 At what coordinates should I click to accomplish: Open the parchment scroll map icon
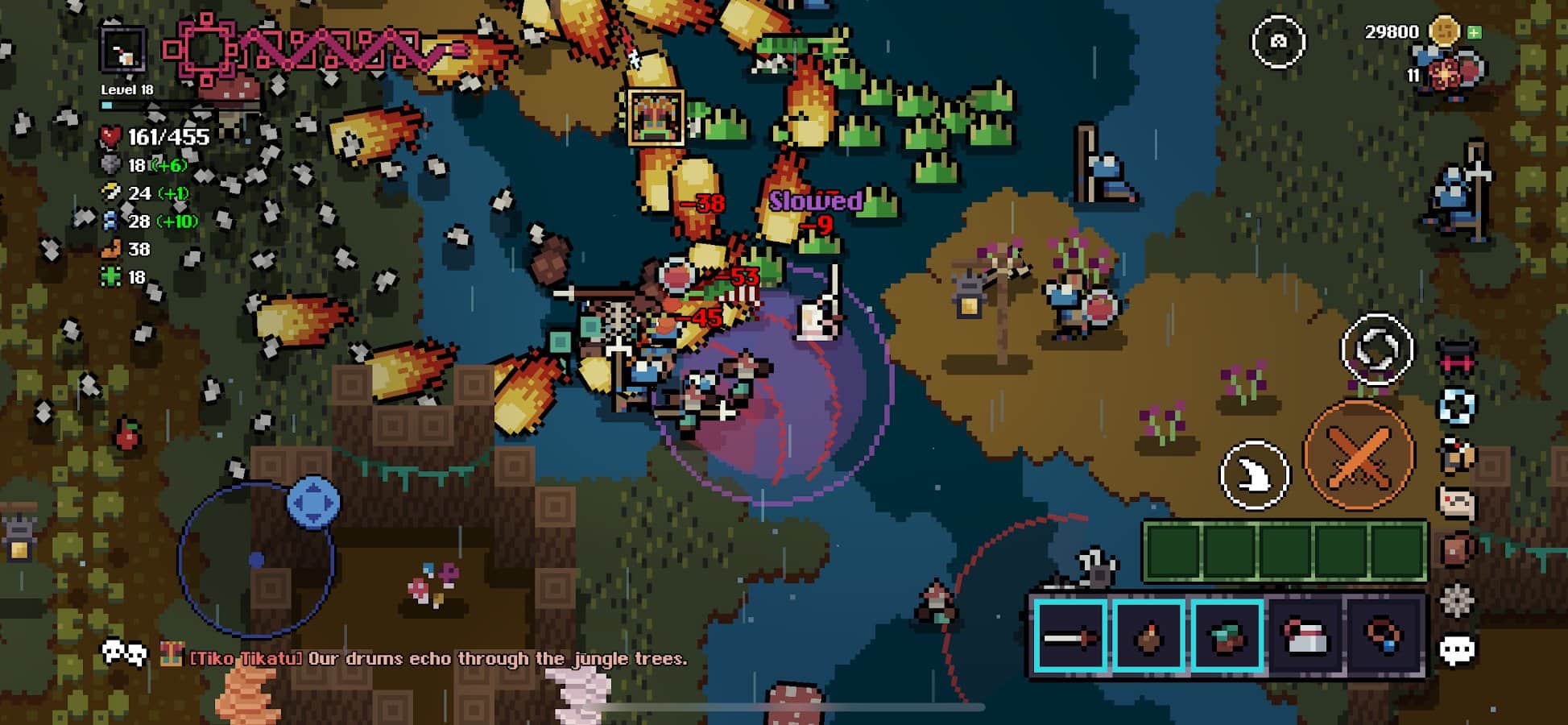pos(1457,504)
